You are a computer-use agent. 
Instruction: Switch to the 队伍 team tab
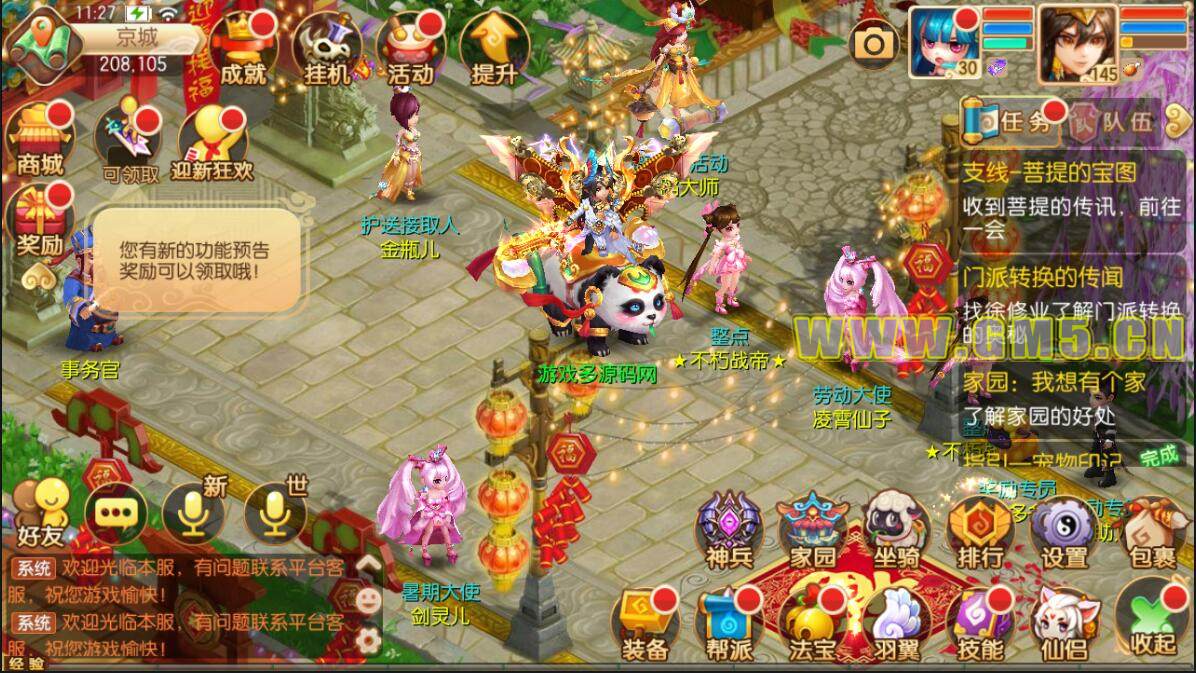pyautogui.click(x=1113, y=122)
